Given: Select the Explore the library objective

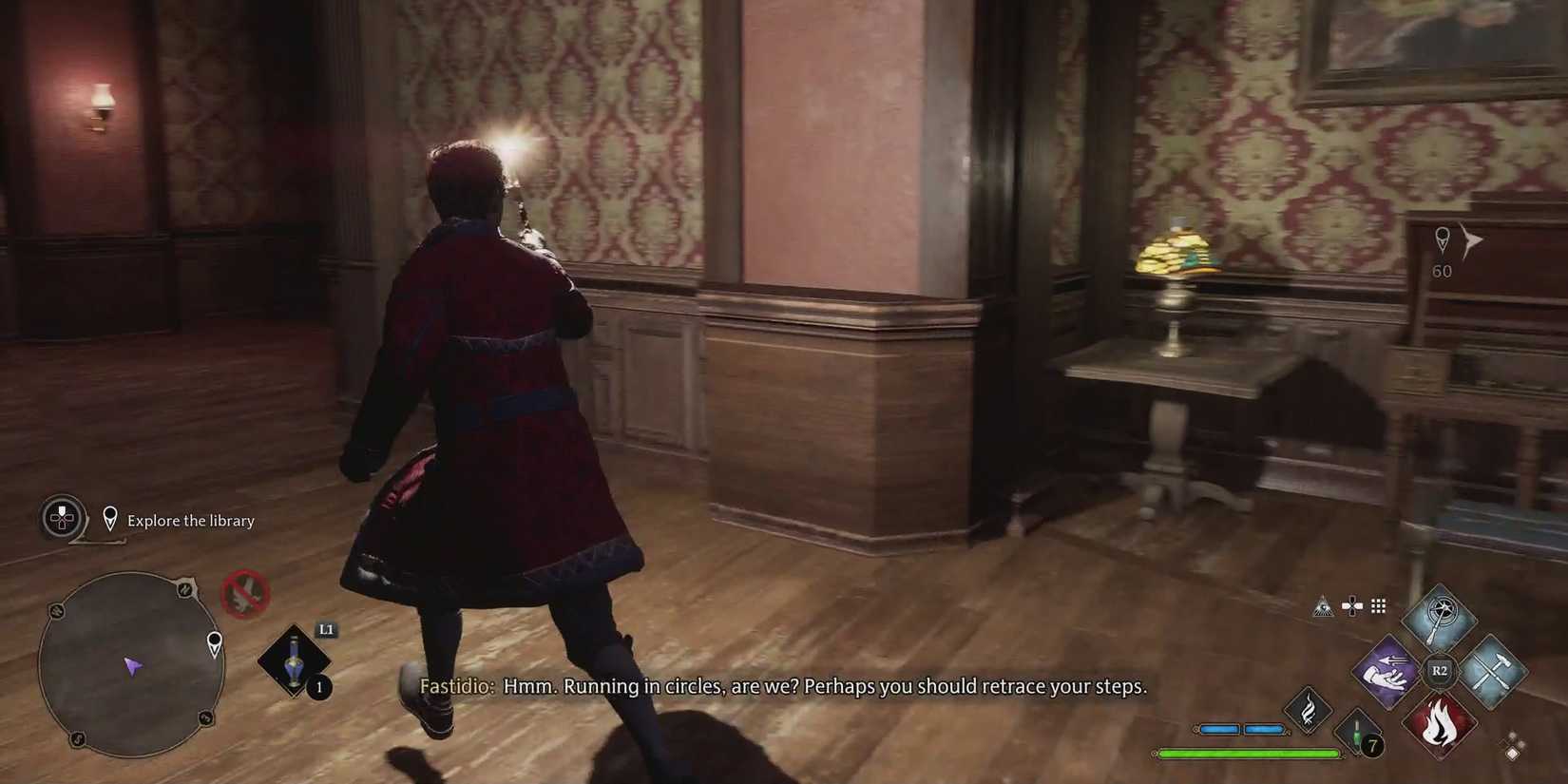Looking at the screenshot, I should 191,520.
